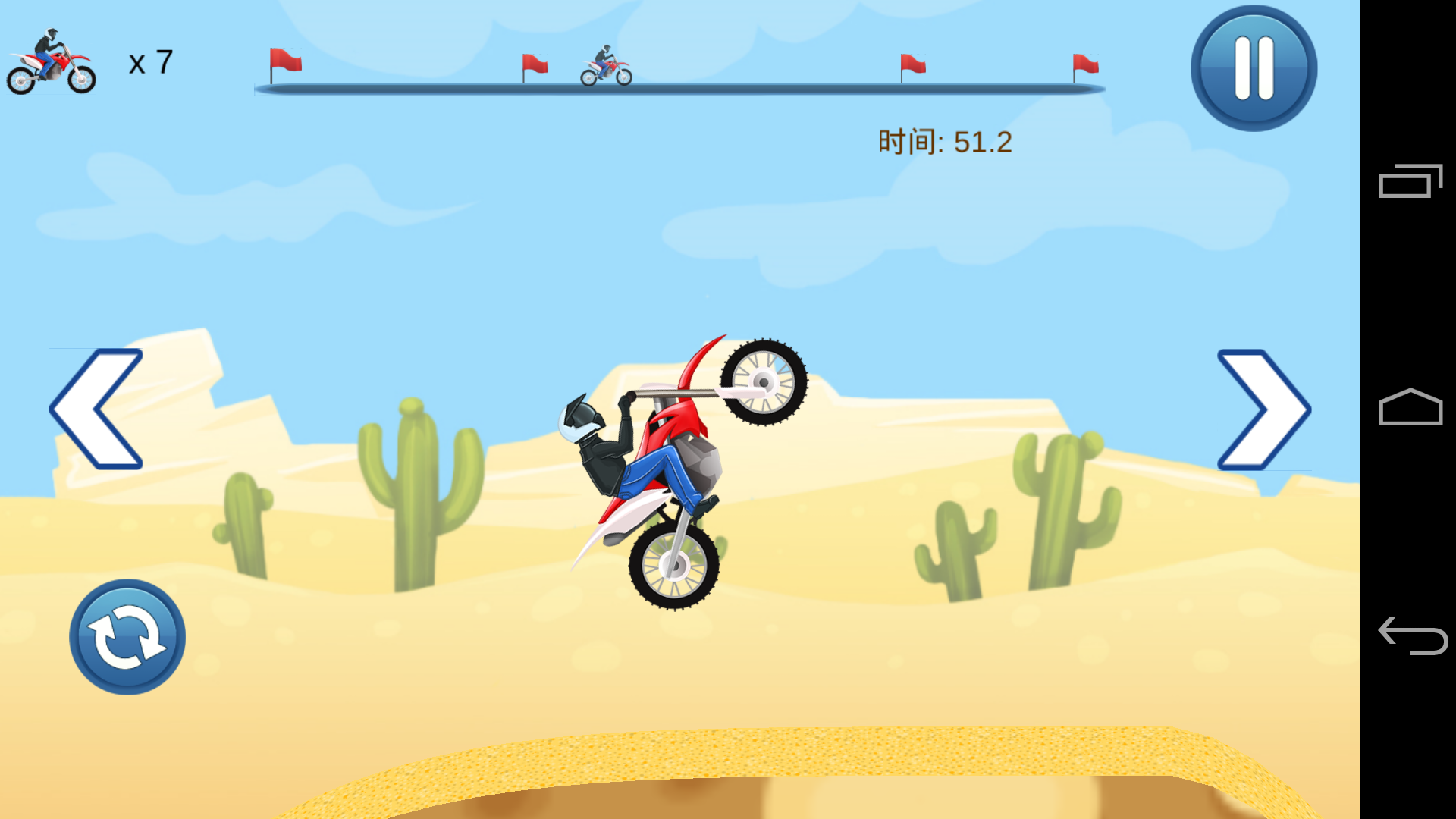This screenshot has height=819, width=1456.
Task: Go to Android home screen
Action: [1410, 407]
